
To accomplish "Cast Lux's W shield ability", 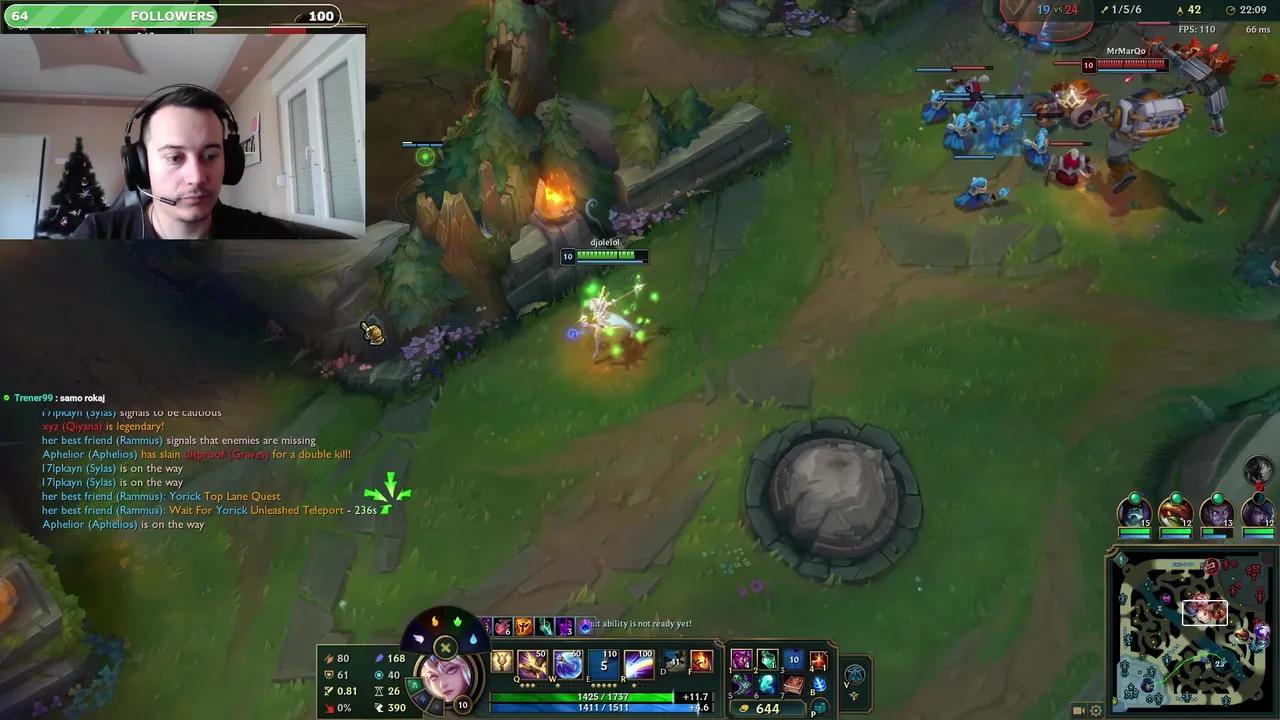I will point(567,663).
